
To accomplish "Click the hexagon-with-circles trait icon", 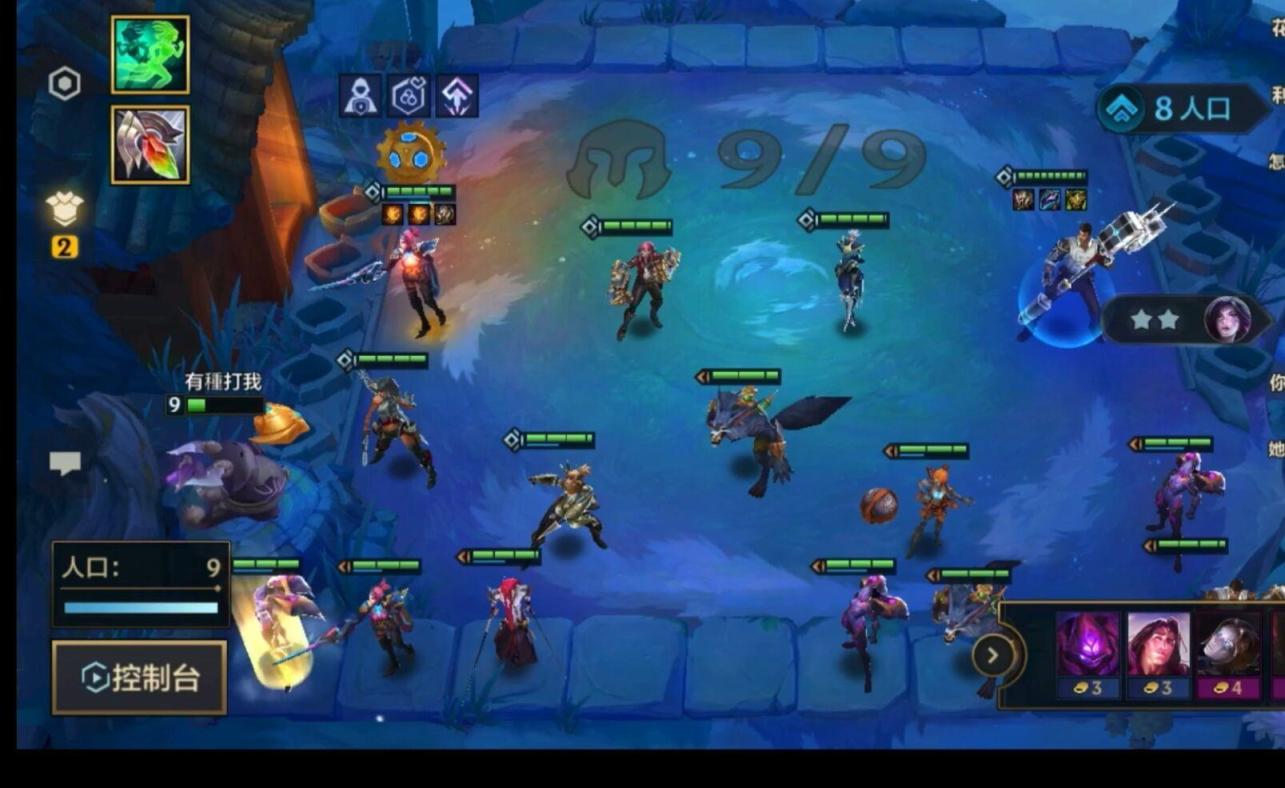I will coord(409,96).
